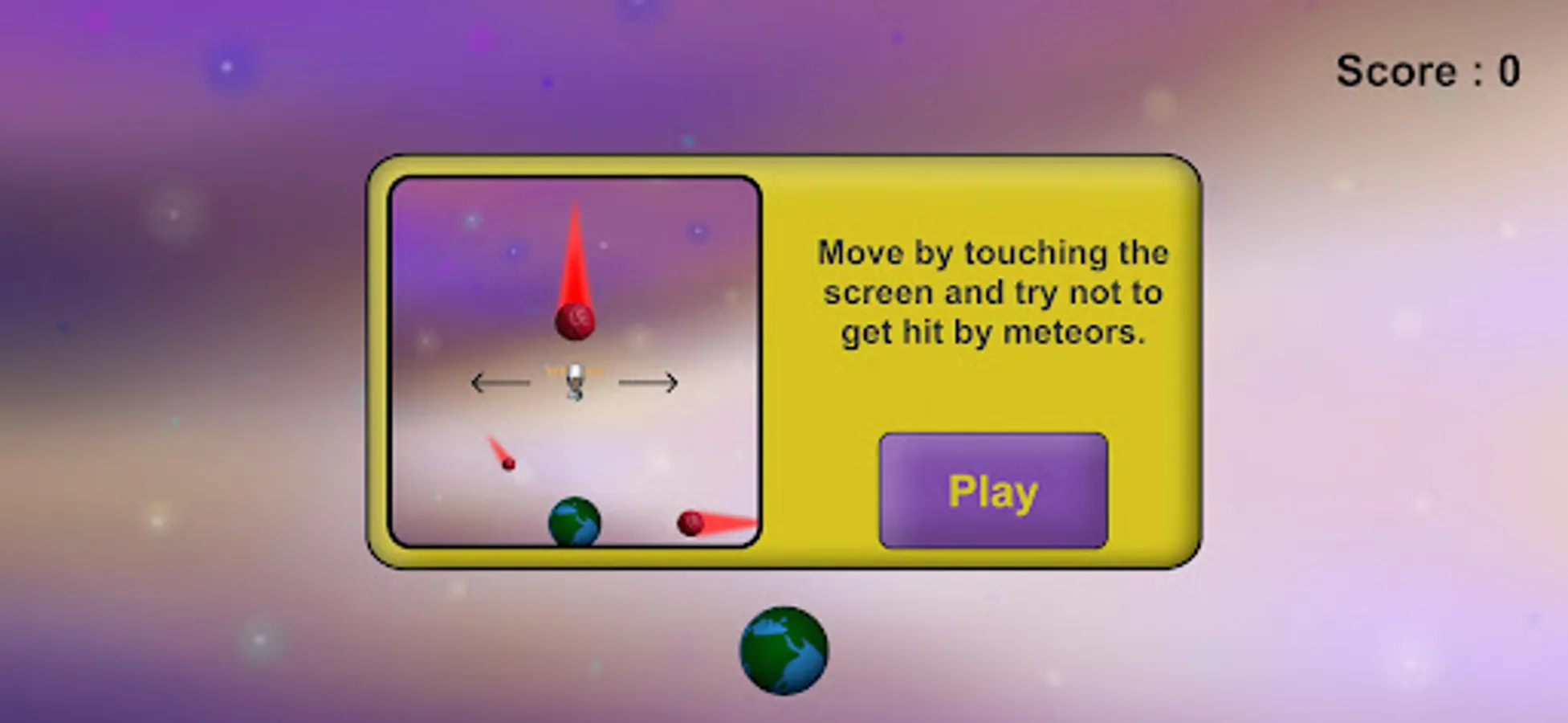Viewport: 1568px width, 723px height.
Task: Click the large red meteor with flame trail
Action: (x=574, y=321)
